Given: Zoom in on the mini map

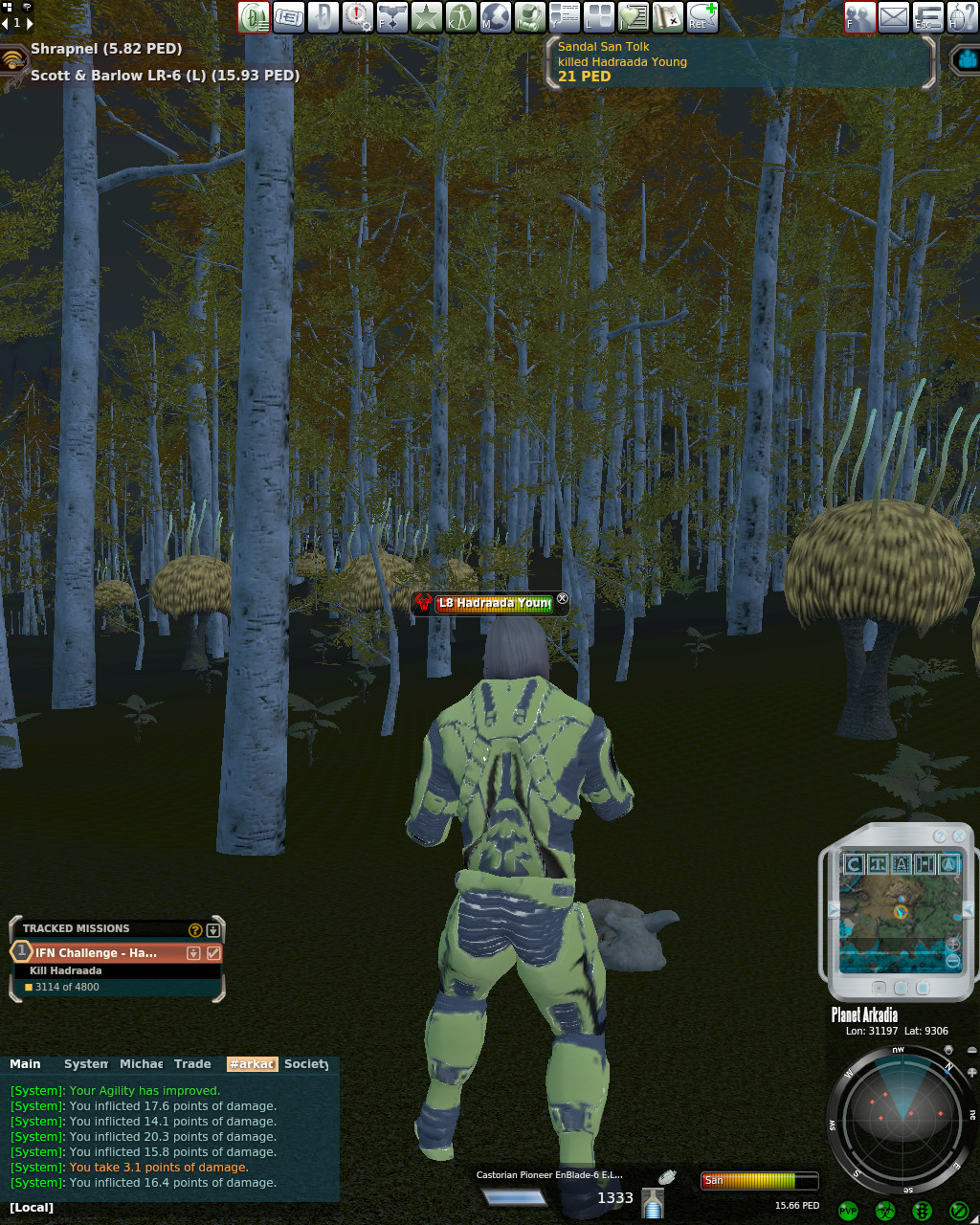Looking at the screenshot, I should [x=952, y=945].
